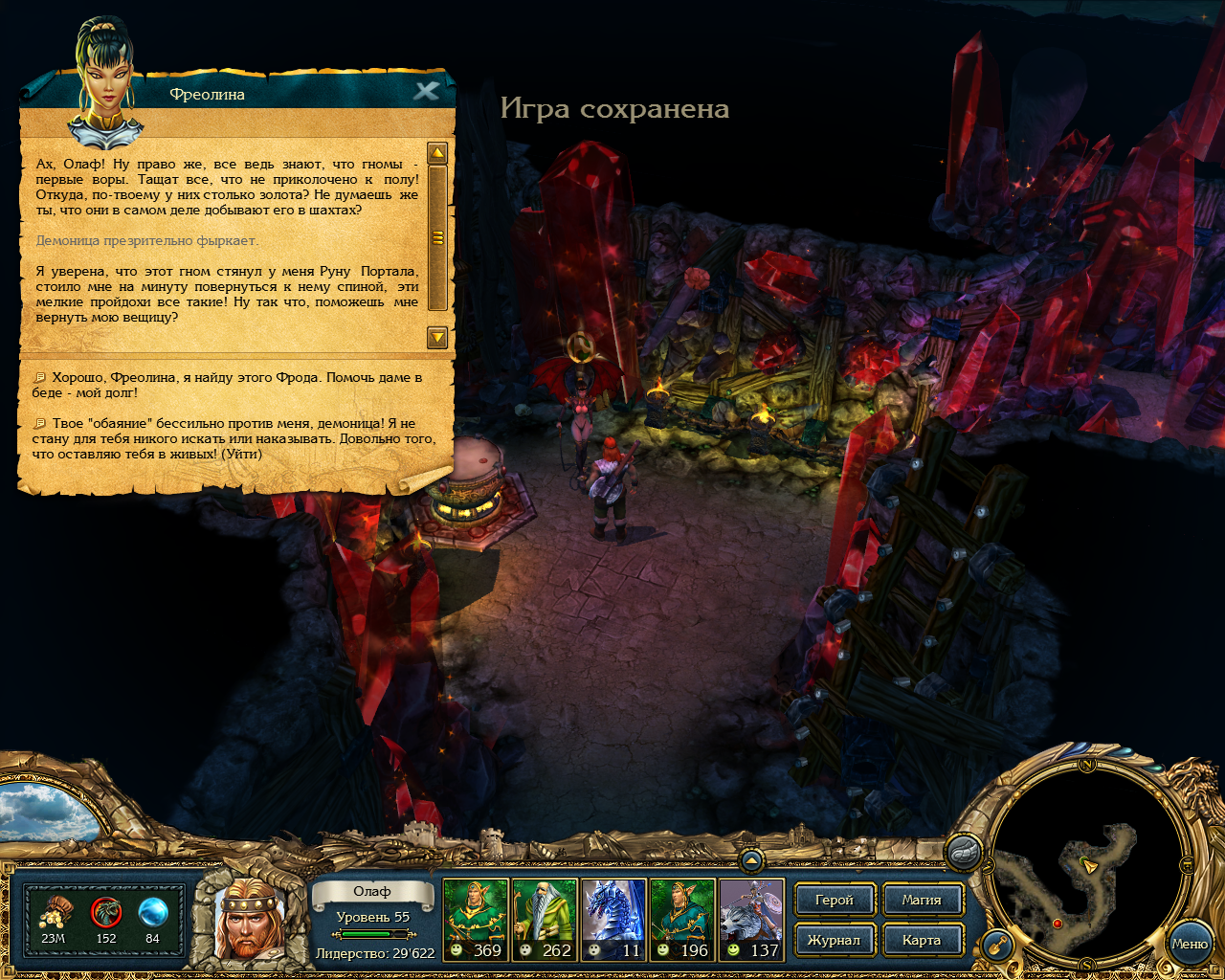Open the Карта world map

(x=921, y=940)
